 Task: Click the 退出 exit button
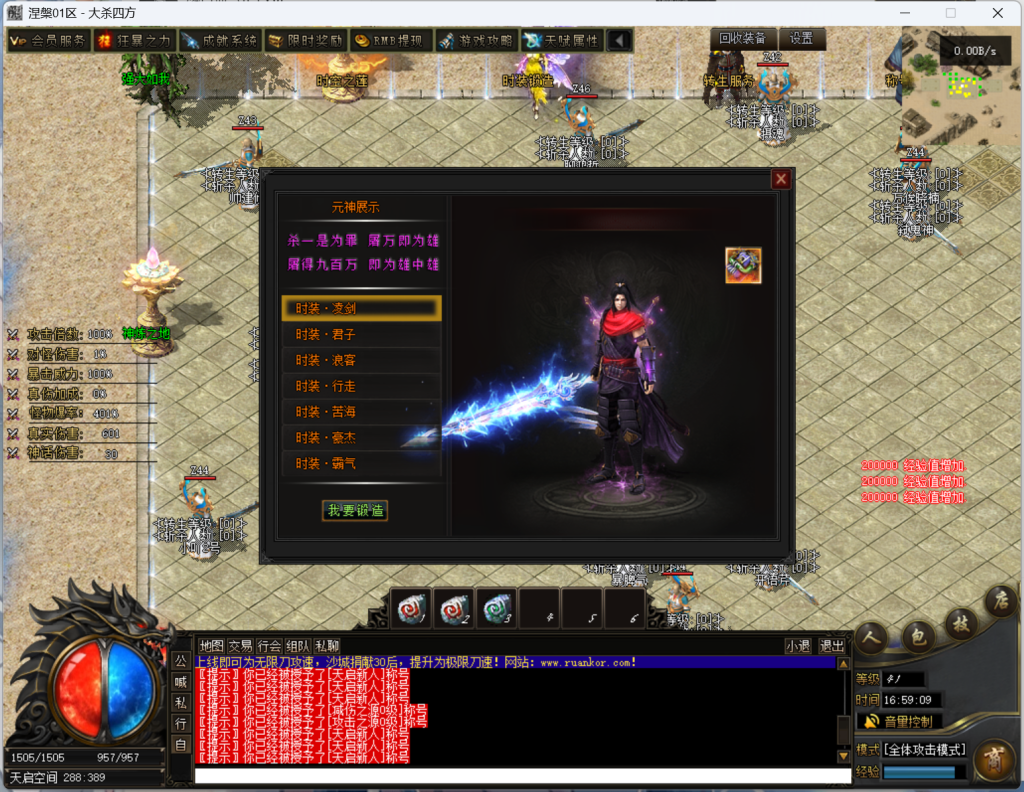pos(832,646)
